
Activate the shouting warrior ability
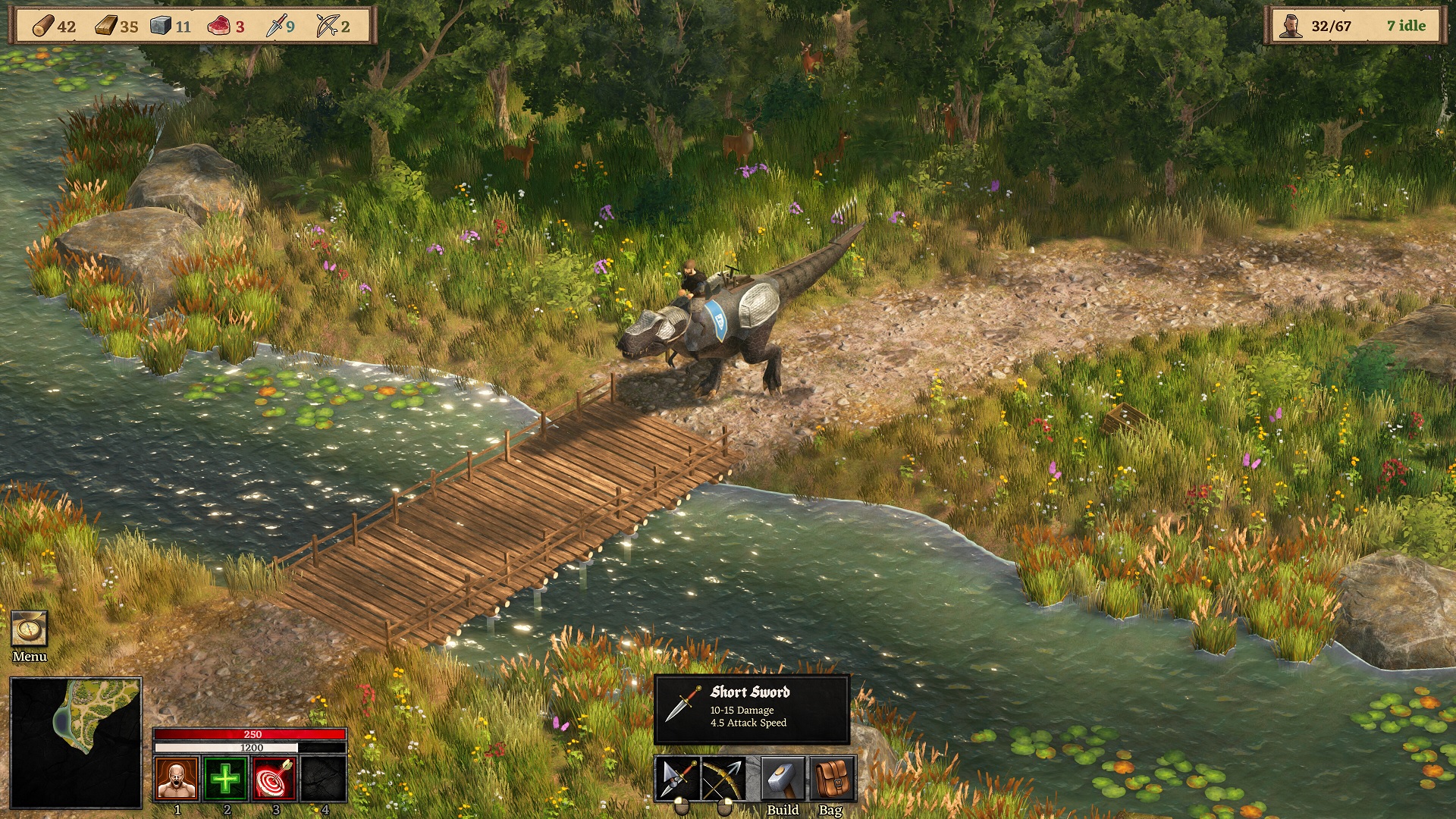[x=177, y=778]
